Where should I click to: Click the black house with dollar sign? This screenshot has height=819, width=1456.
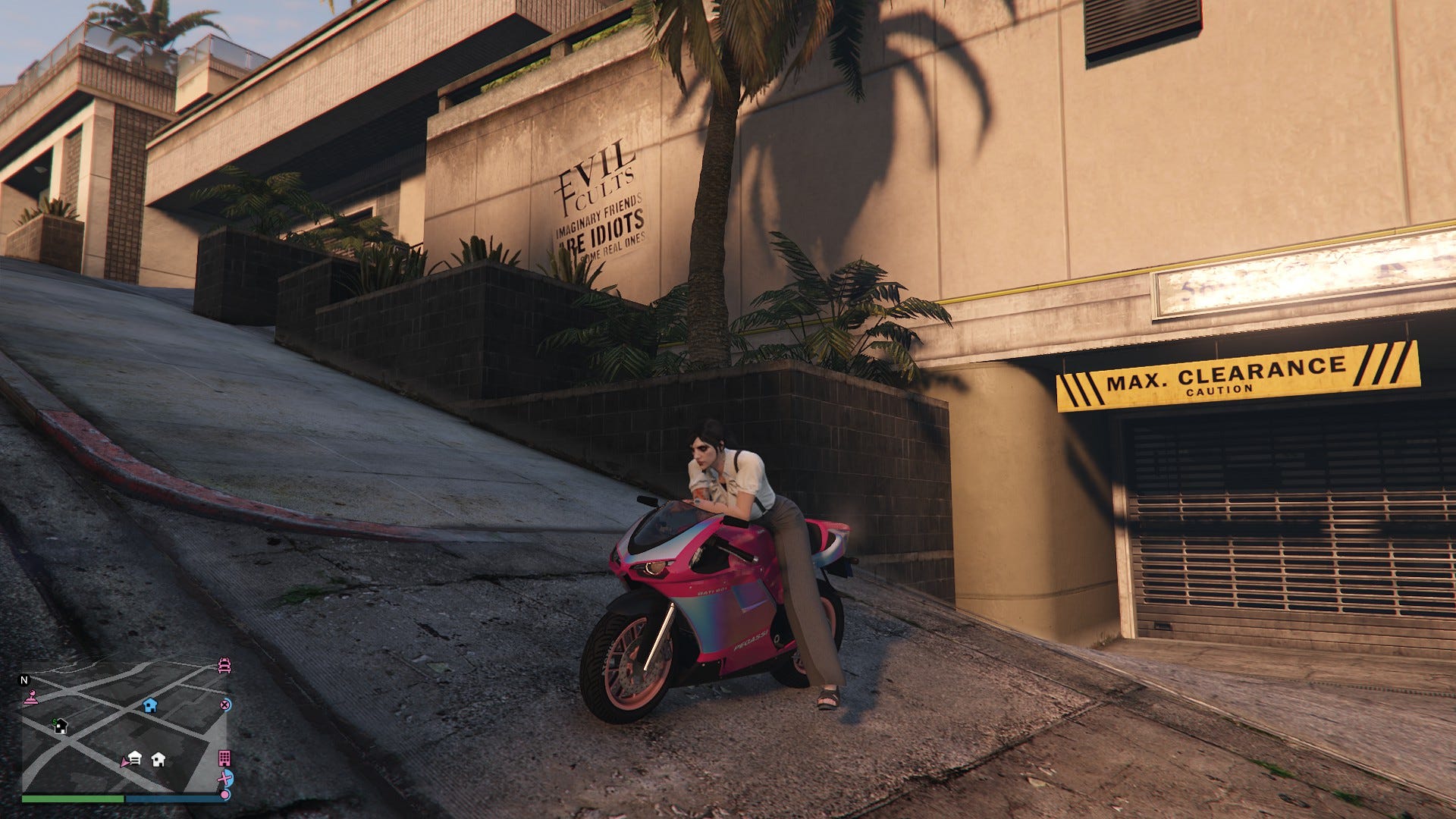point(60,726)
